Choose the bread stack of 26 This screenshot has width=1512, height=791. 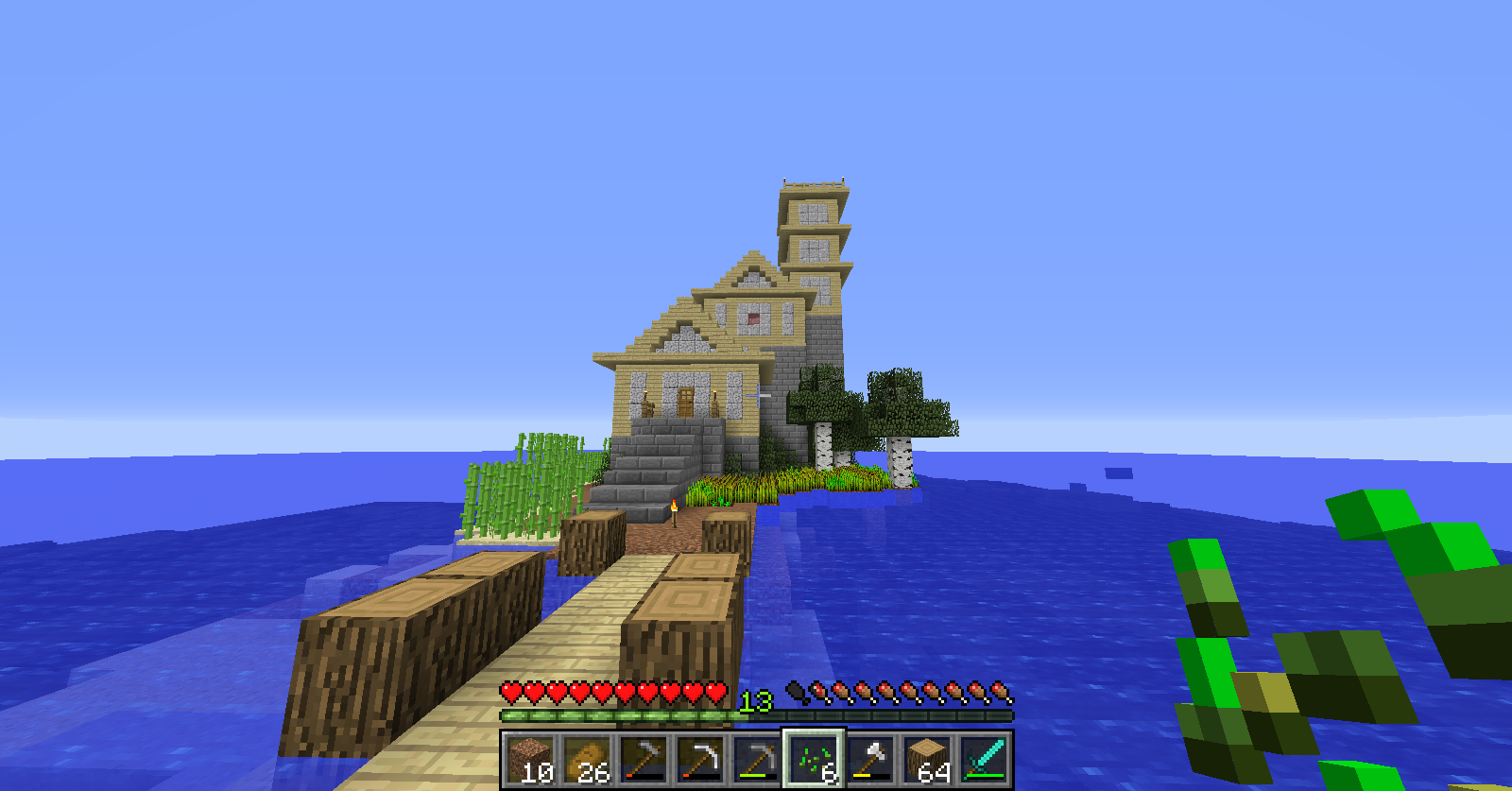587,759
